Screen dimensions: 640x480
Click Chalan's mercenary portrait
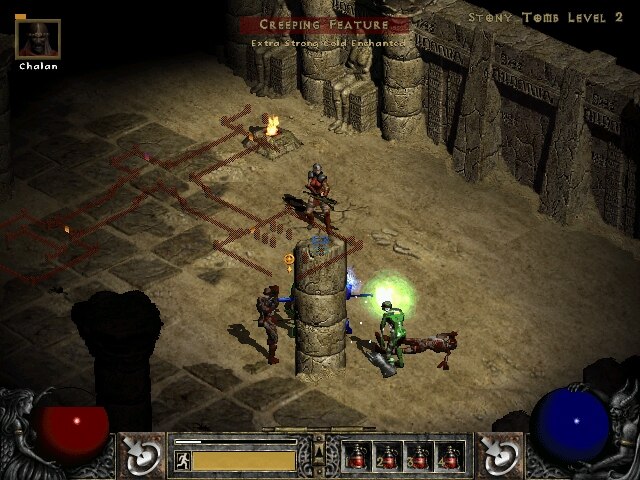click(38, 39)
